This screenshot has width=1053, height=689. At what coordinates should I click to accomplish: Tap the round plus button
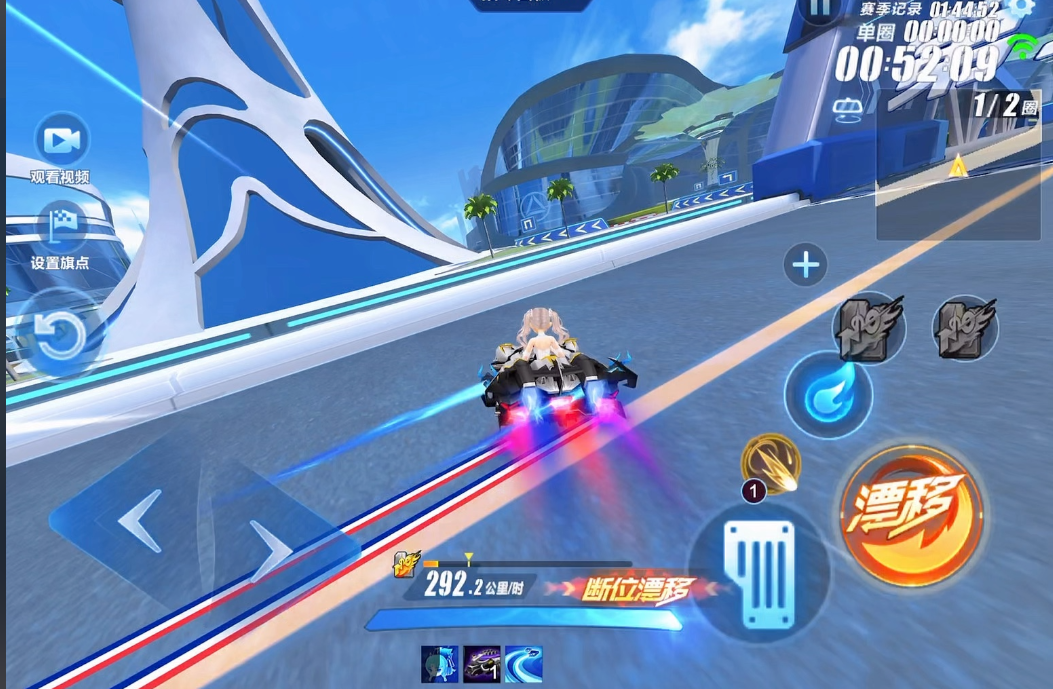[x=806, y=265]
